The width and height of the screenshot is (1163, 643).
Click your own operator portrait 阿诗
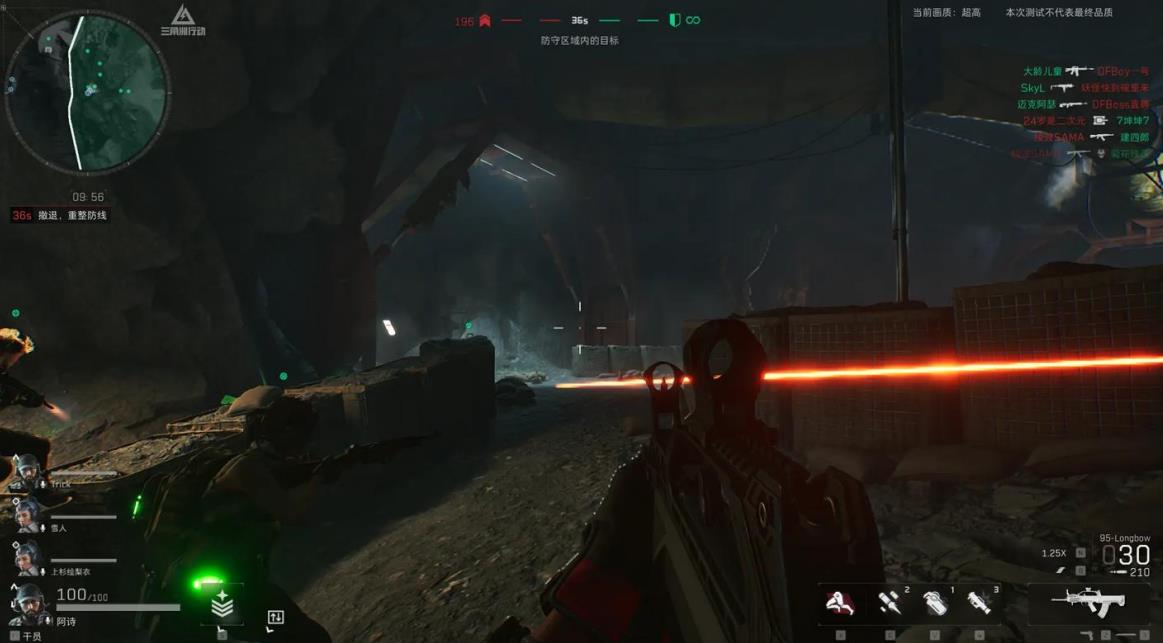point(28,603)
